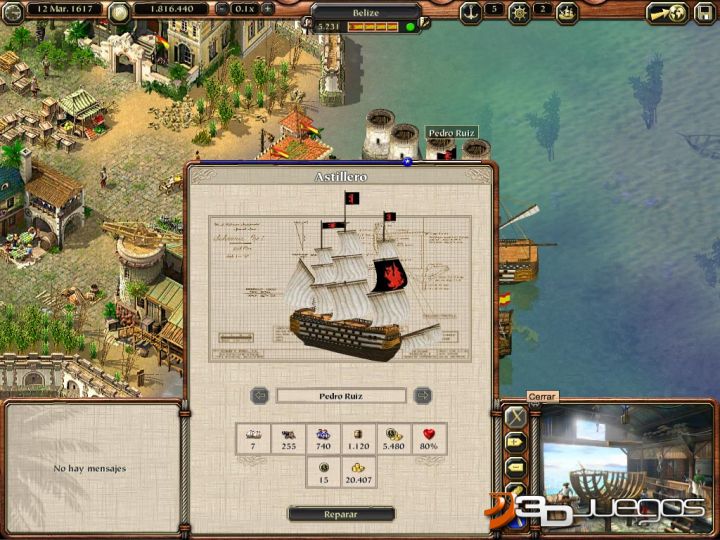Increase game speed with plus button
Screen dimensions: 720x540
(268, 10)
